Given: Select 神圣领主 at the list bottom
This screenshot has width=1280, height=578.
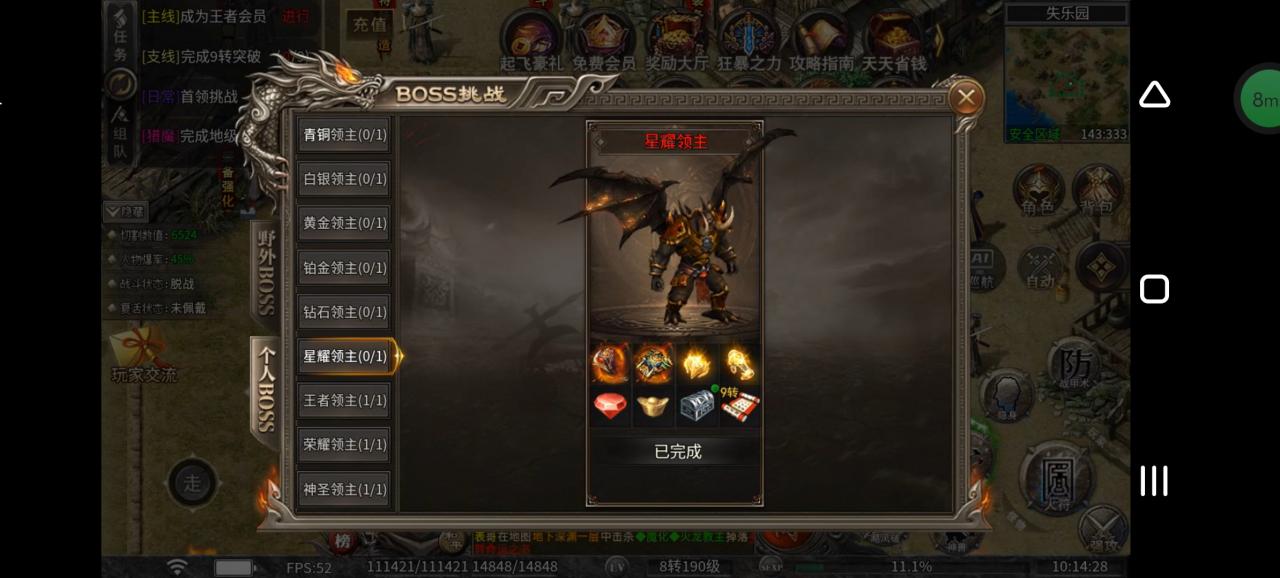Looking at the screenshot, I should click(x=345, y=489).
